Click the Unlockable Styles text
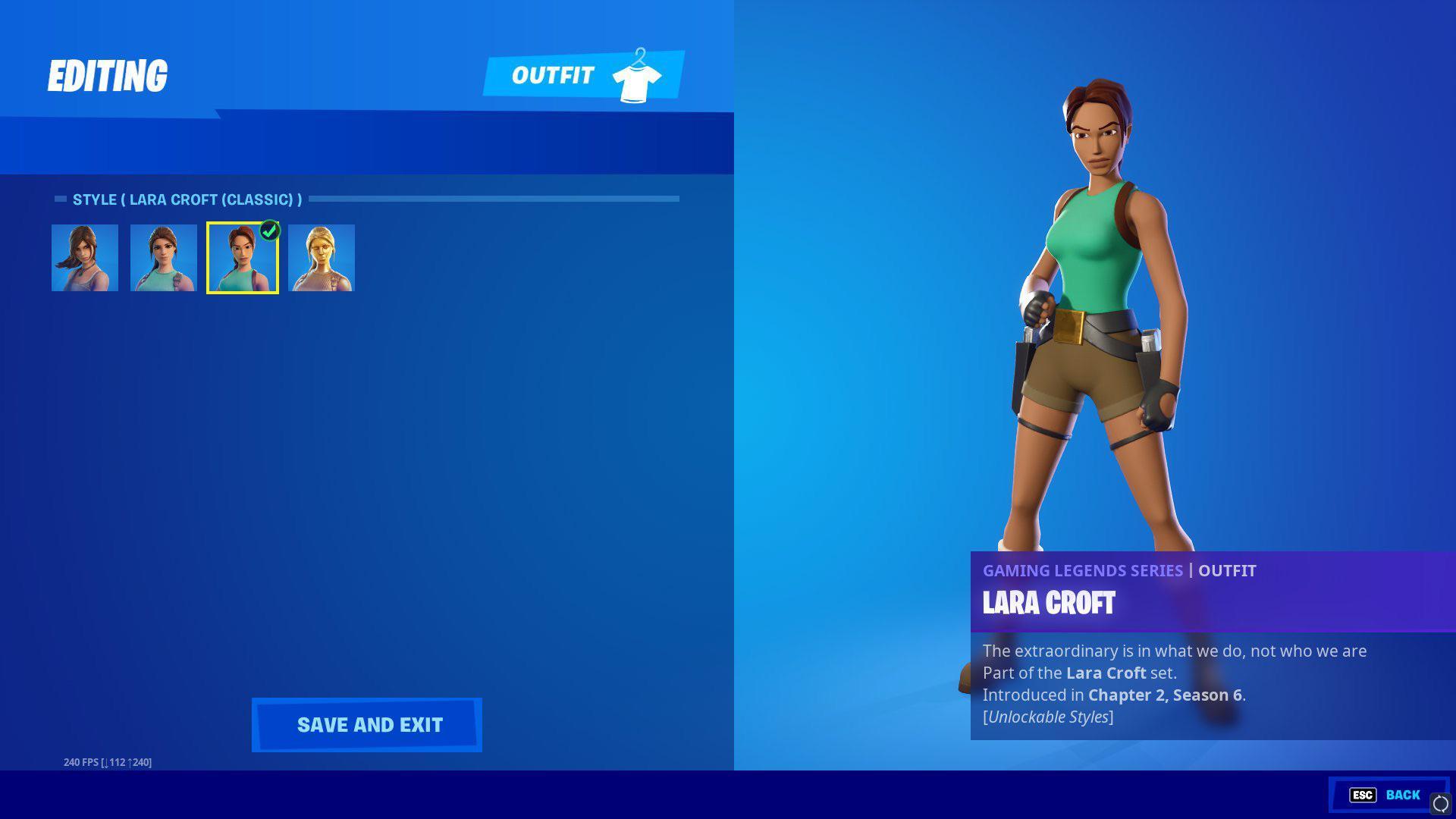Screen dimensions: 1456x819 pyautogui.click(x=1047, y=715)
